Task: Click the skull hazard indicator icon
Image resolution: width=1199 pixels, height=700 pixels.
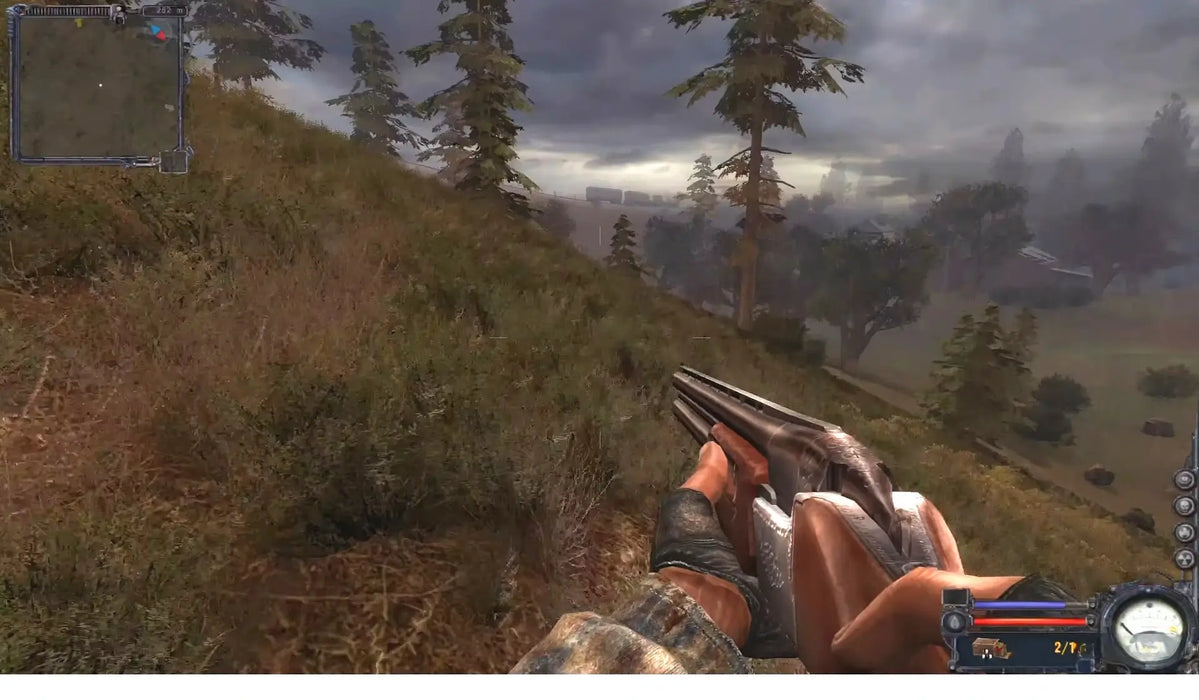Action: (x=1184, y=505)
